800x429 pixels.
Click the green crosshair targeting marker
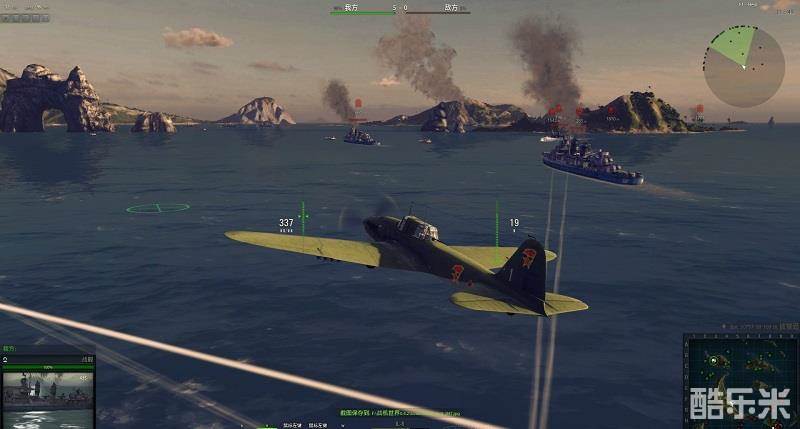click(157, 208)
